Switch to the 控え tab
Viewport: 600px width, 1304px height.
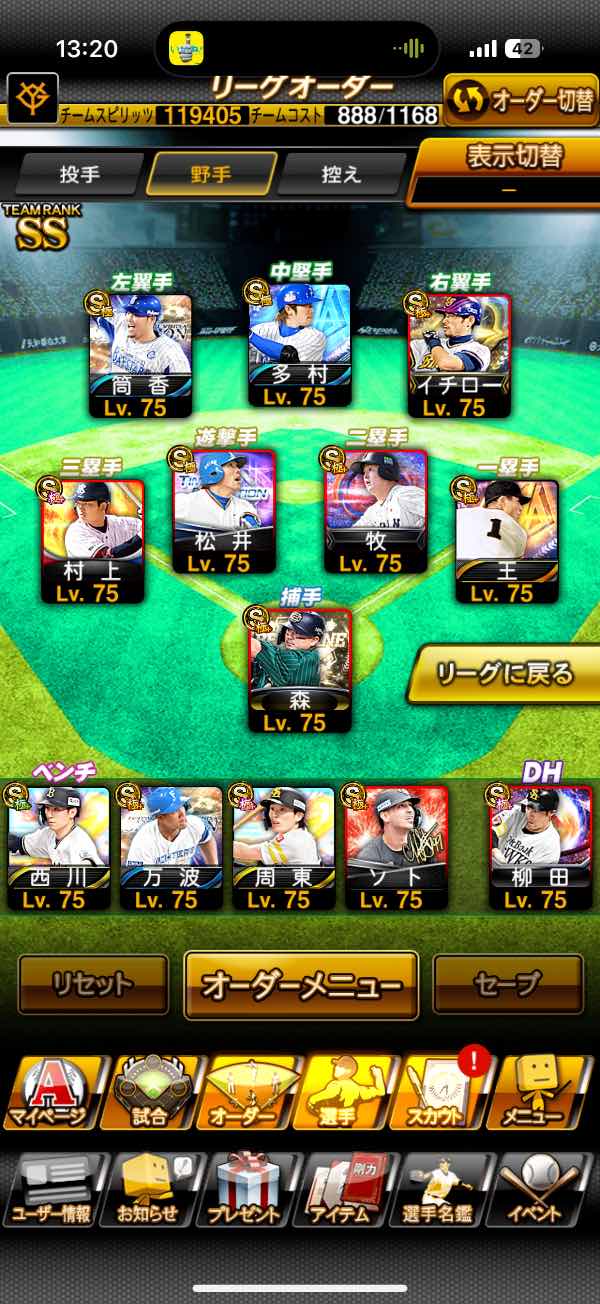coord(341,174)
